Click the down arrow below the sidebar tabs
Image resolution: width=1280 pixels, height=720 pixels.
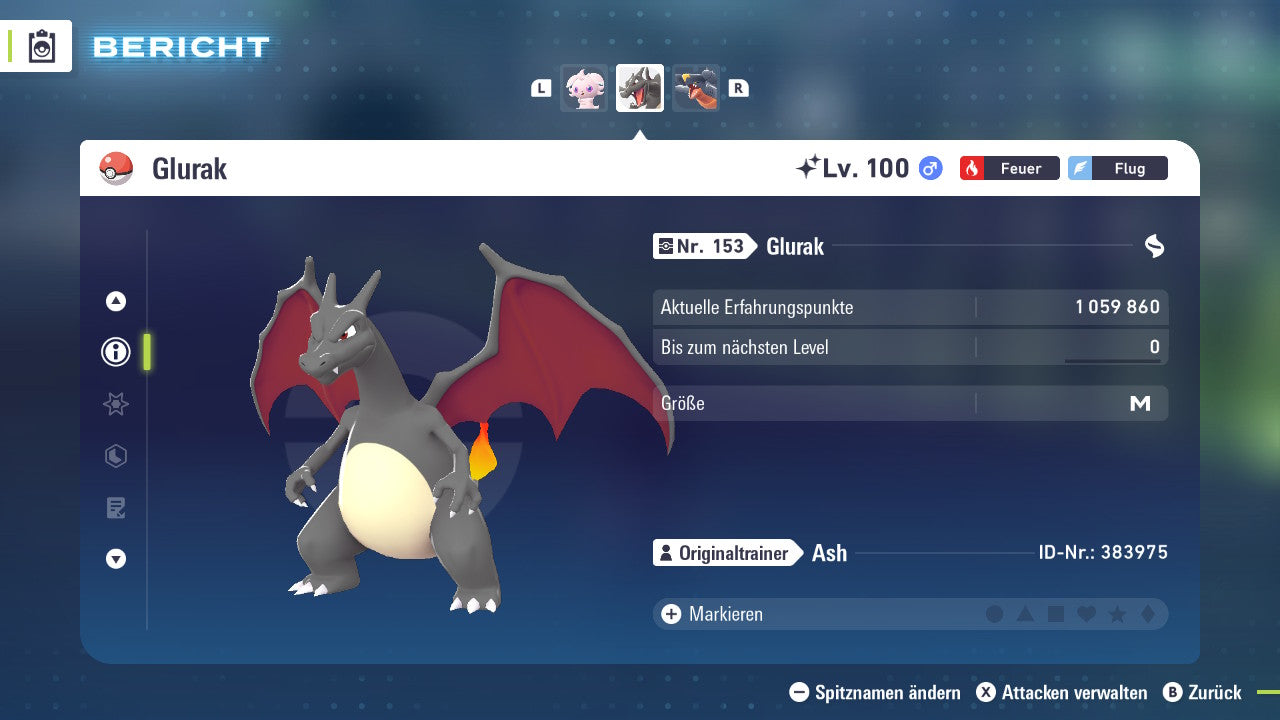tap(115, 560)
